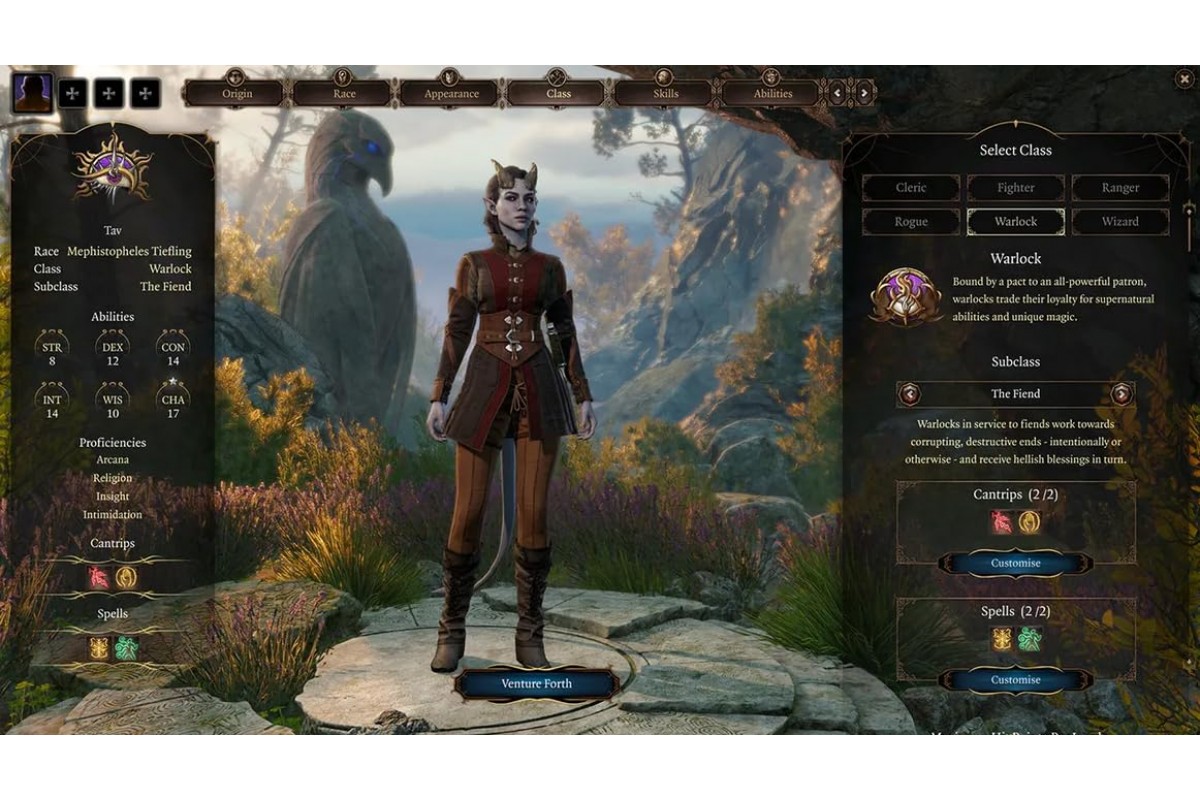
Task: Switch to the Race tab
Action: [344, 94]
